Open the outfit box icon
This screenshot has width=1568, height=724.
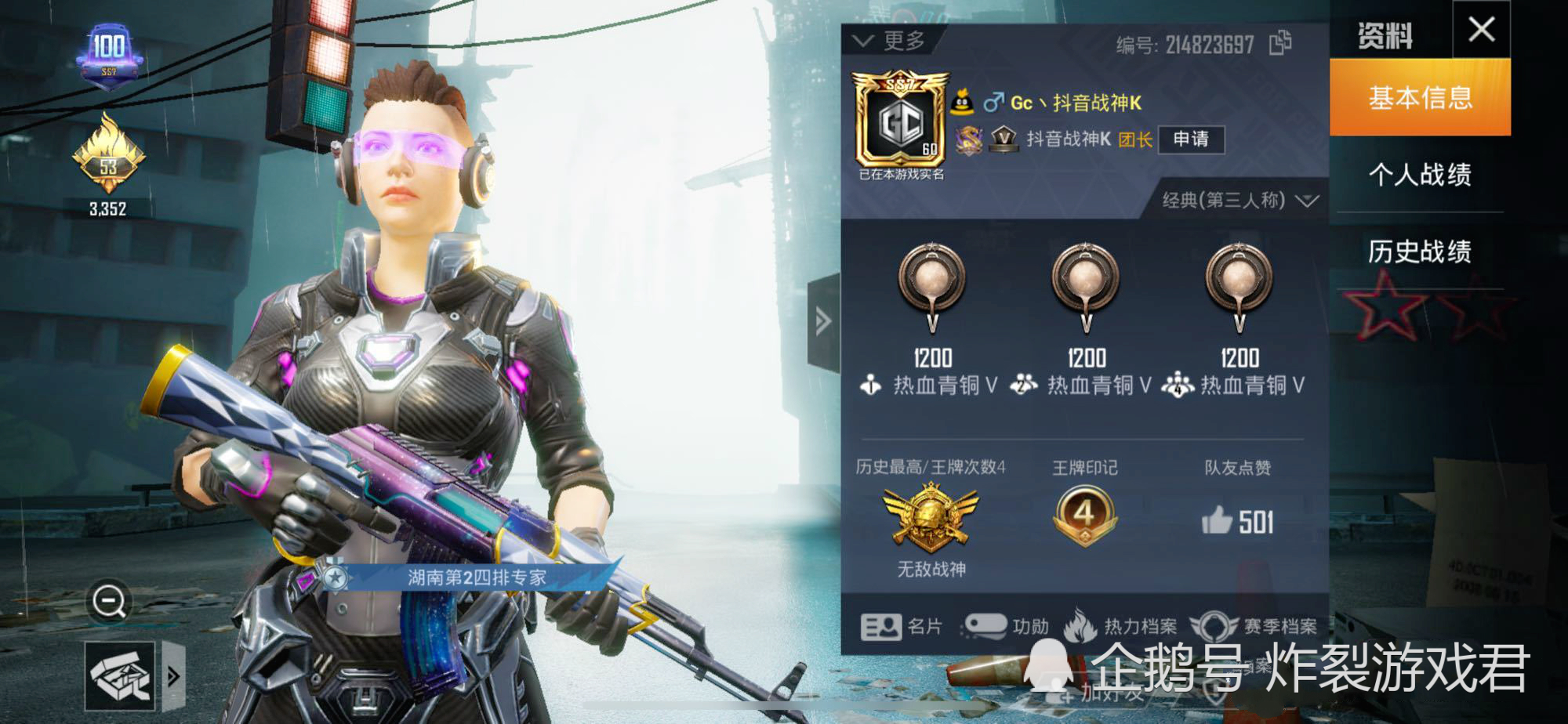click(x=119, y=675)
